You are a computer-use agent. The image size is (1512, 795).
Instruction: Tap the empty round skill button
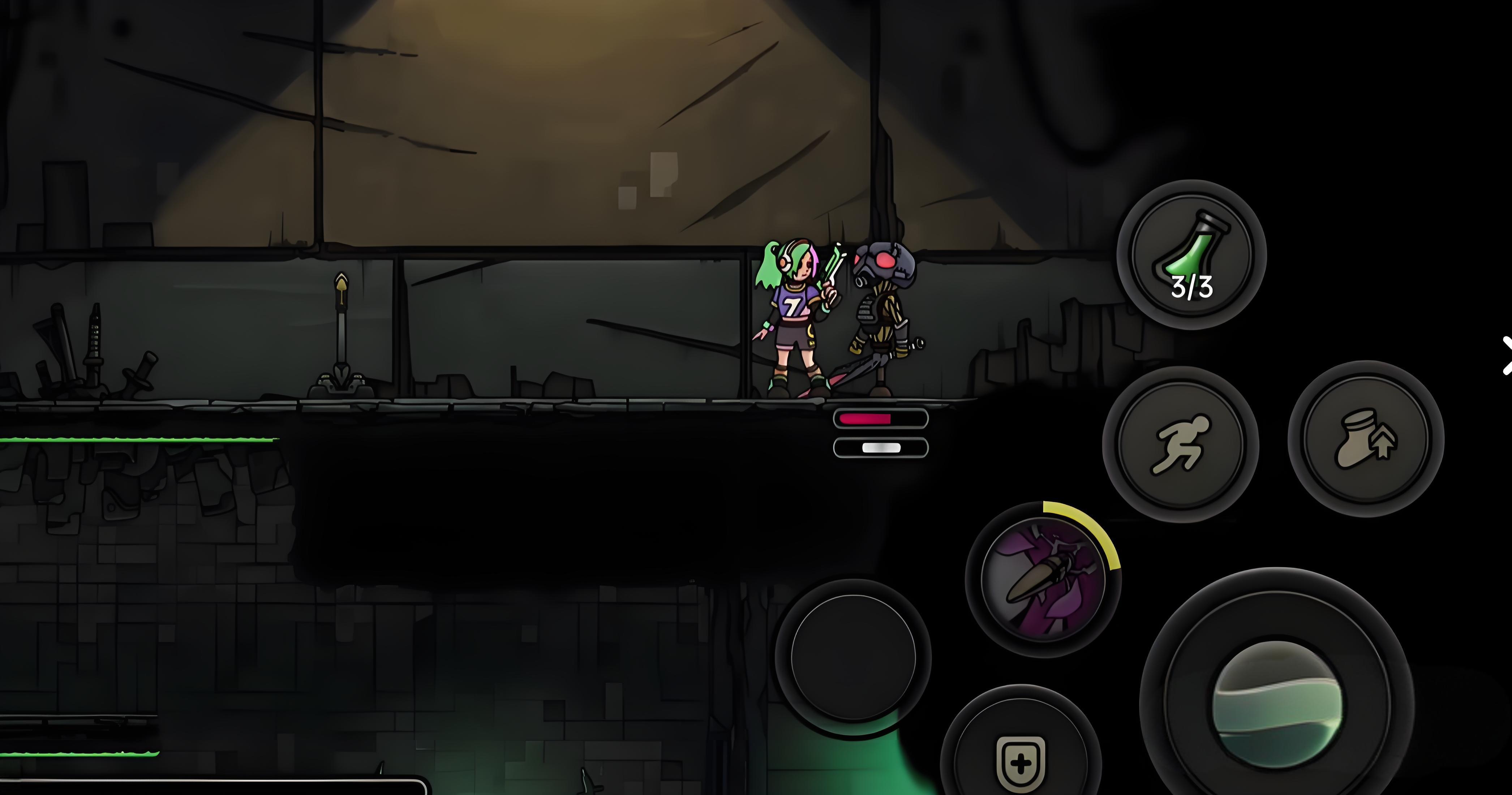click(x=853, y=657)
